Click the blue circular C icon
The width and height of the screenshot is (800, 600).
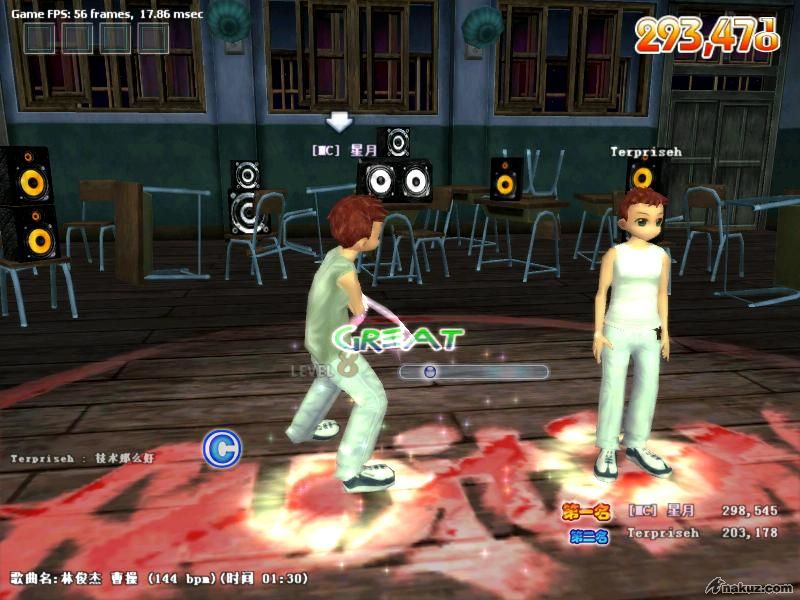[x=222, y=450]
